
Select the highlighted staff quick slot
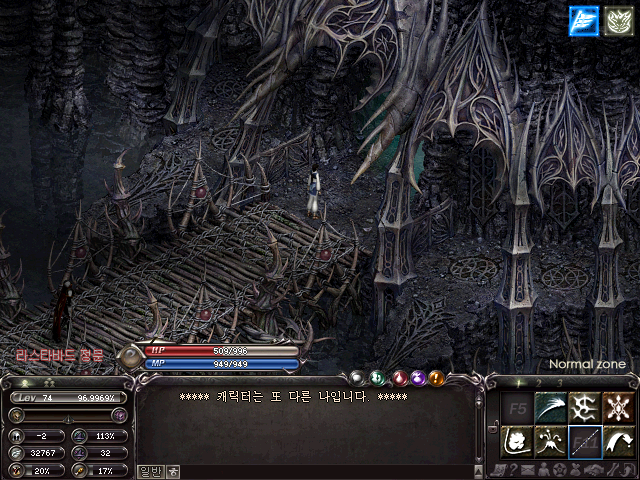(584, 440)
